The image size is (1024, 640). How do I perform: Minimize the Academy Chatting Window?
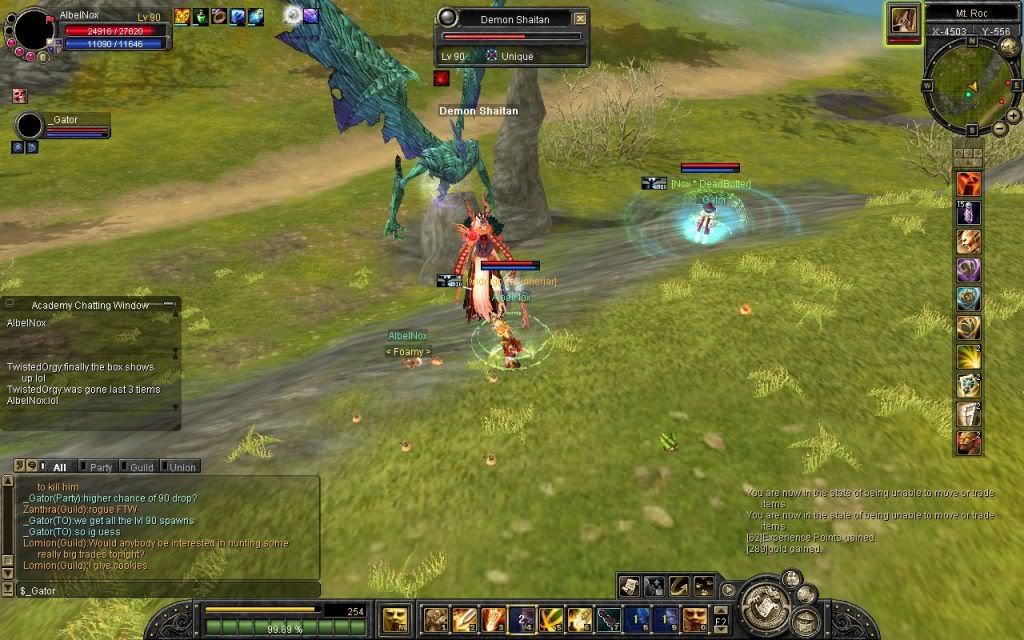(x=169, y=304)
